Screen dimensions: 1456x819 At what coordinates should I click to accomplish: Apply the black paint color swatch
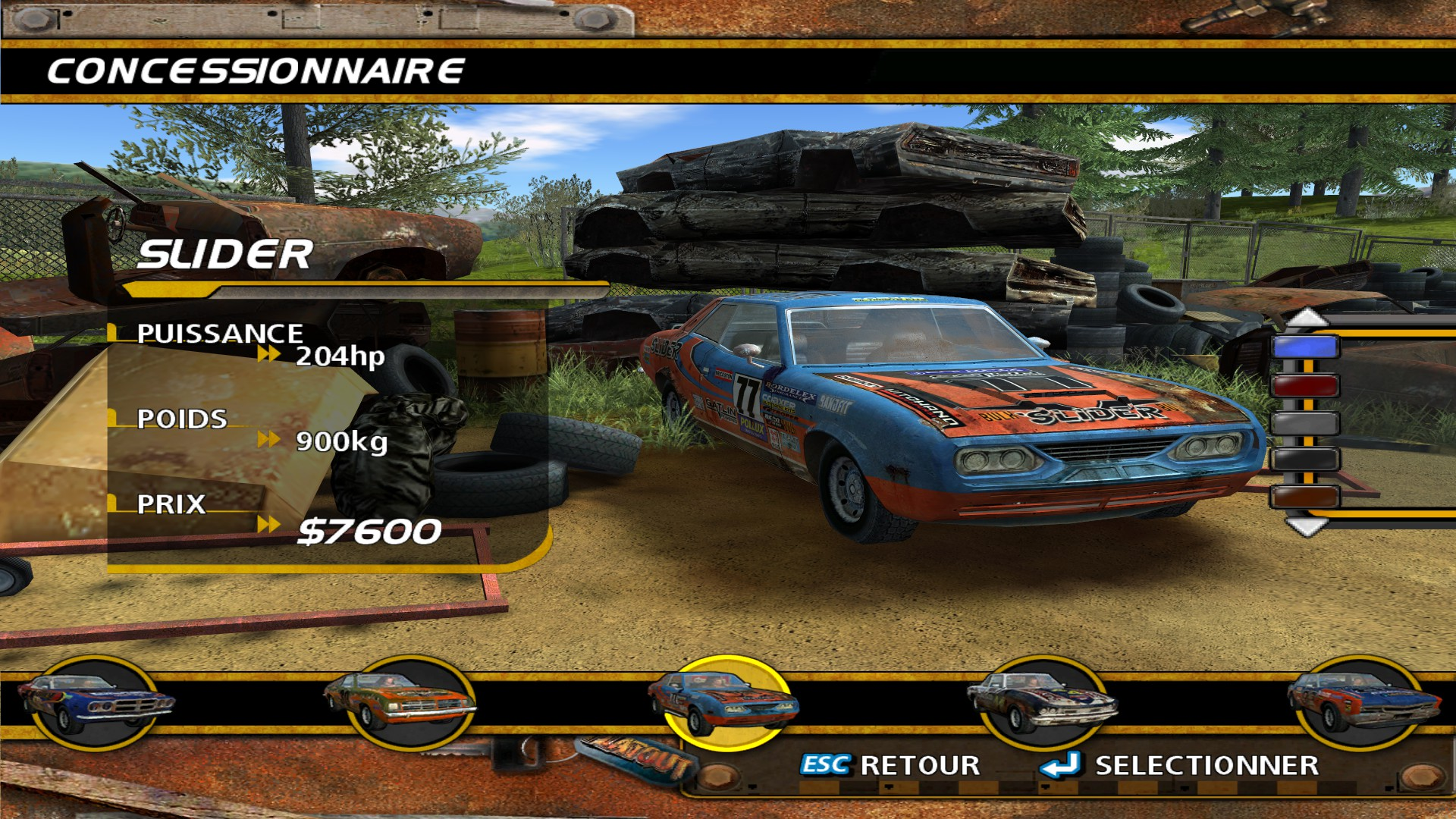tap(1305, 460)
